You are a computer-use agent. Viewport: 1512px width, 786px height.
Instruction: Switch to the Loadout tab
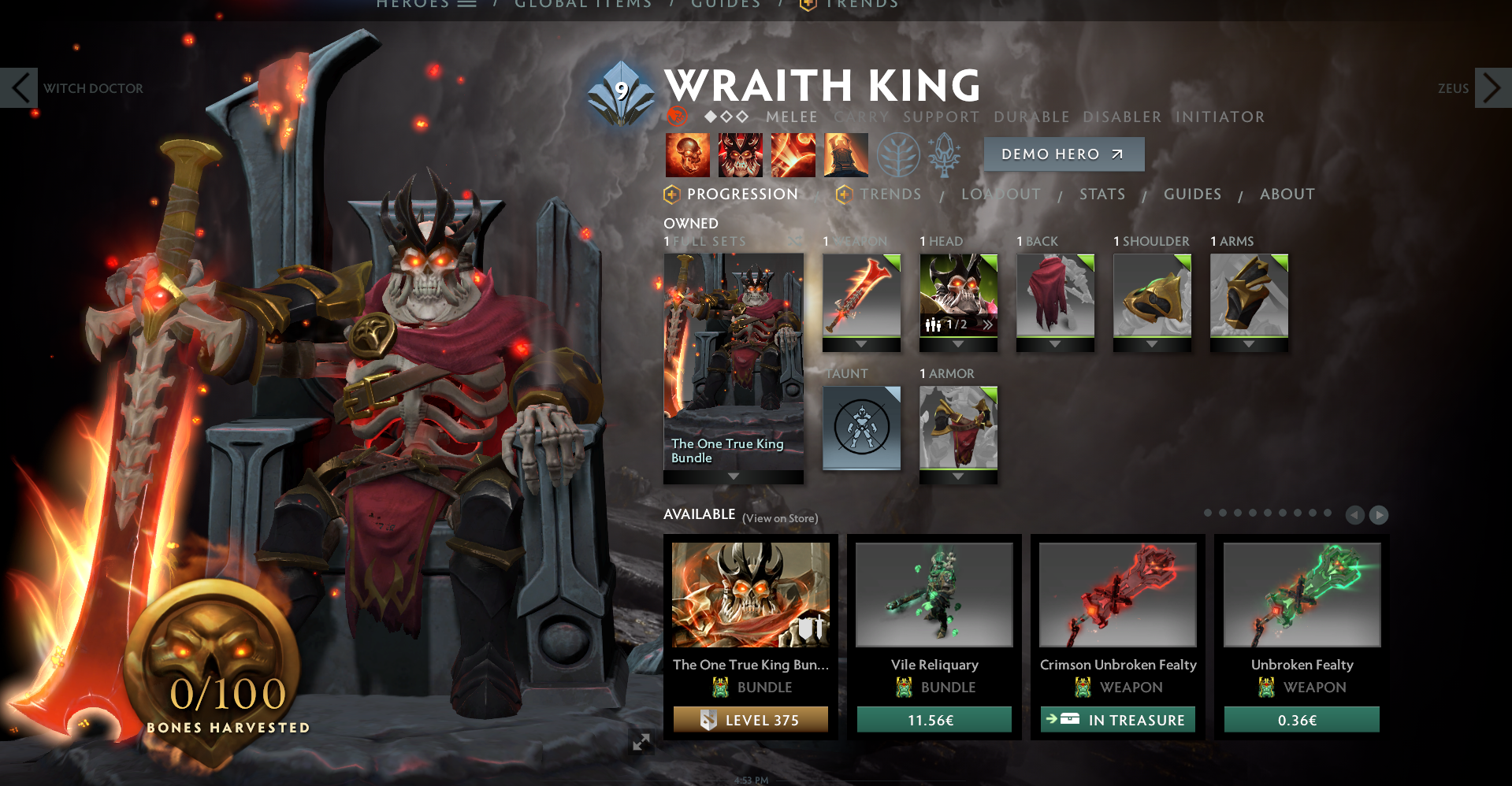tap(1001, 194)
